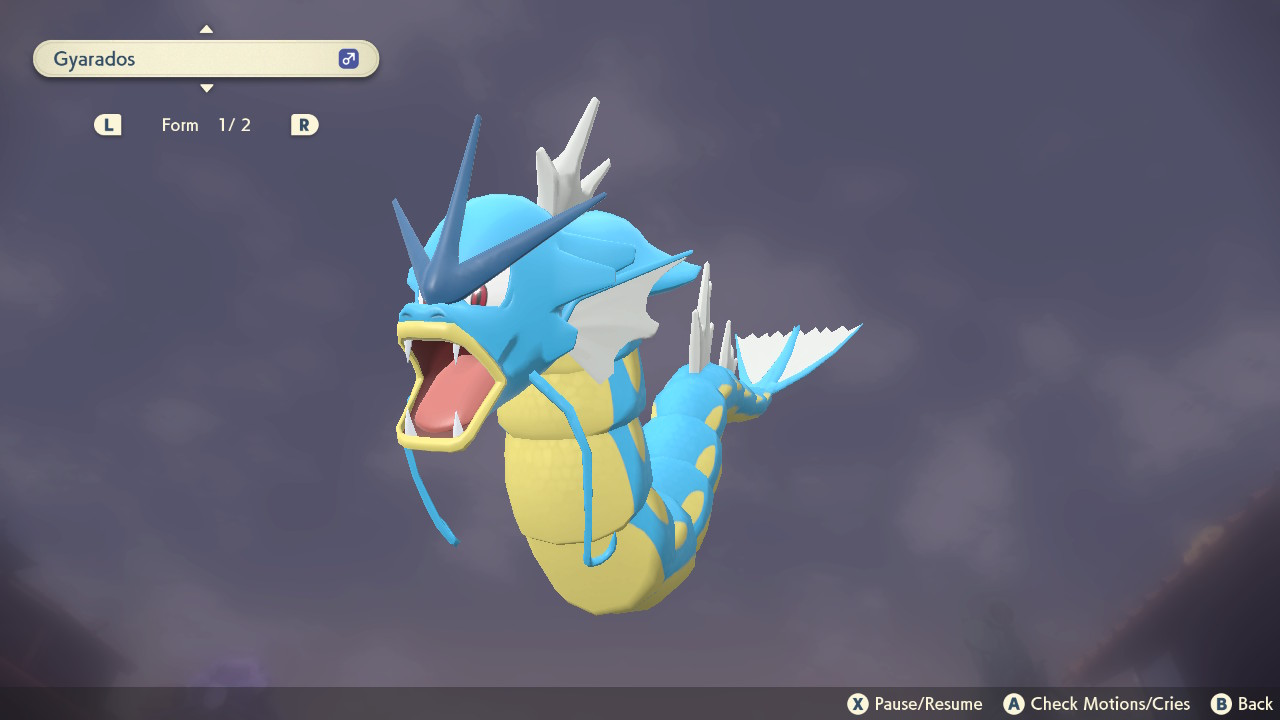Open the next Pokémon with the upward chevron
The image size is (1280, 720).
(206, 29)
